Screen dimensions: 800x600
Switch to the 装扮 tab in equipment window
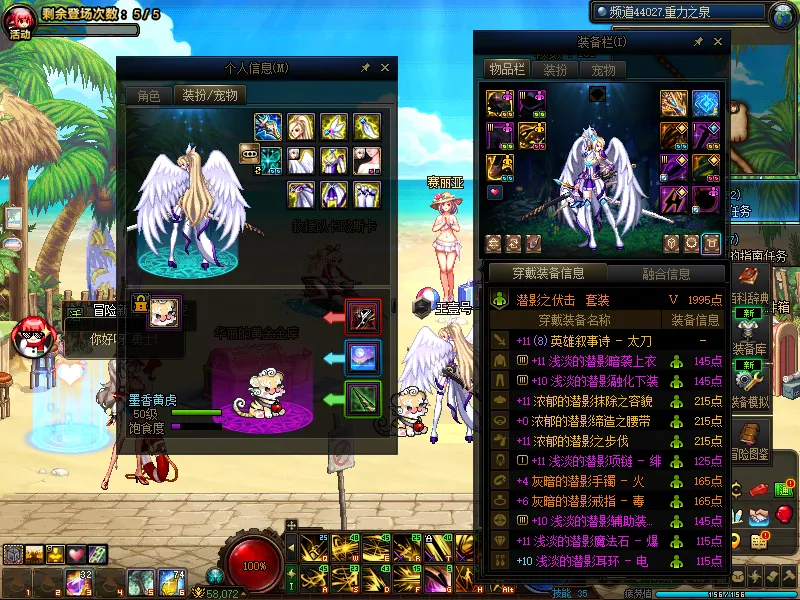[x=554, y=70]
